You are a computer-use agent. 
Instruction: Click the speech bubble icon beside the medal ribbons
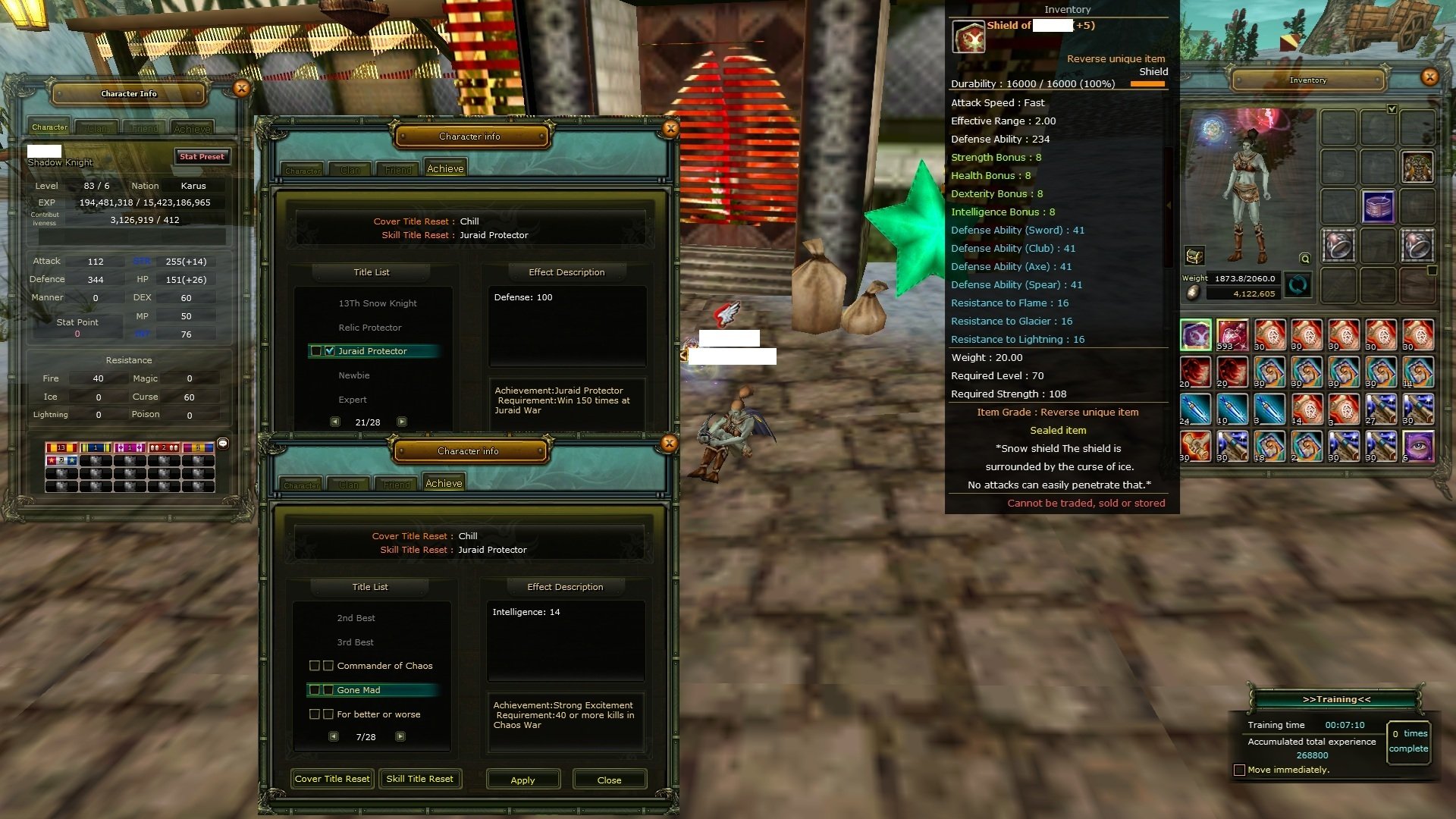(x=223, y=444)
